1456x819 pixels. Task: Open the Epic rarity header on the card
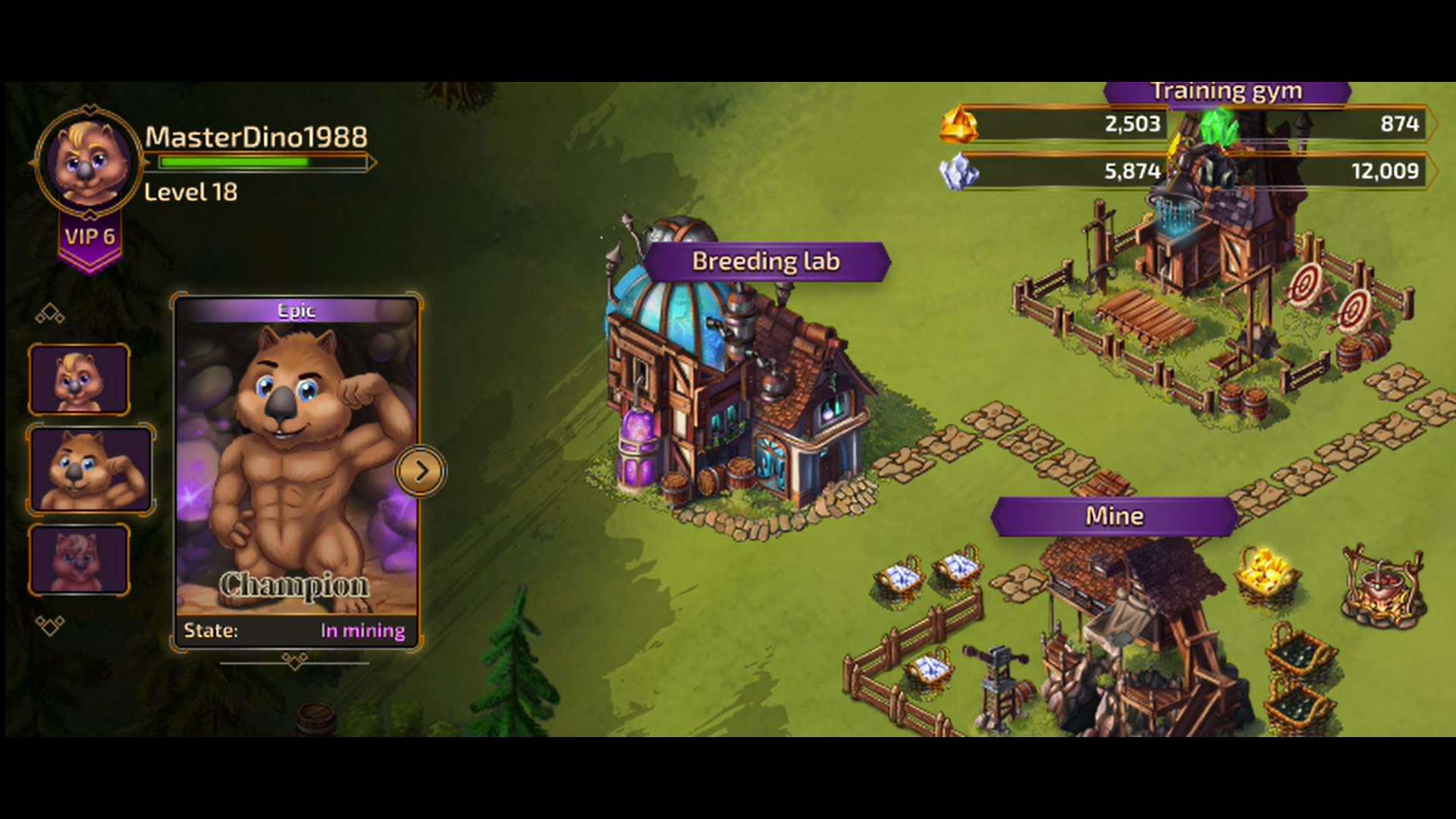(x=297, y=310)
